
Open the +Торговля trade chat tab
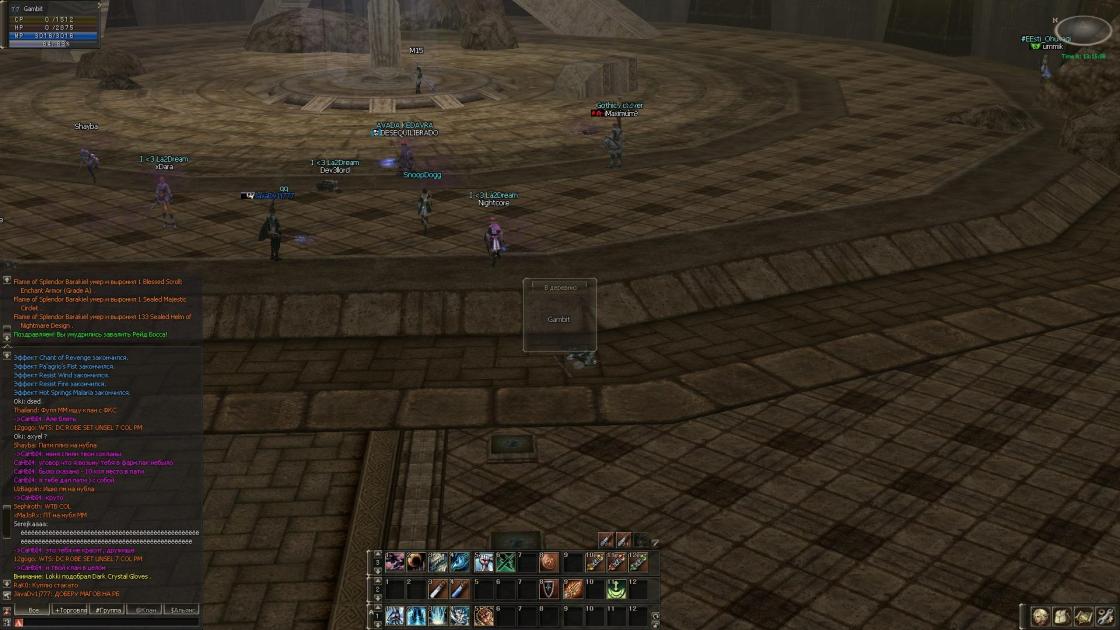click(70, 609)
